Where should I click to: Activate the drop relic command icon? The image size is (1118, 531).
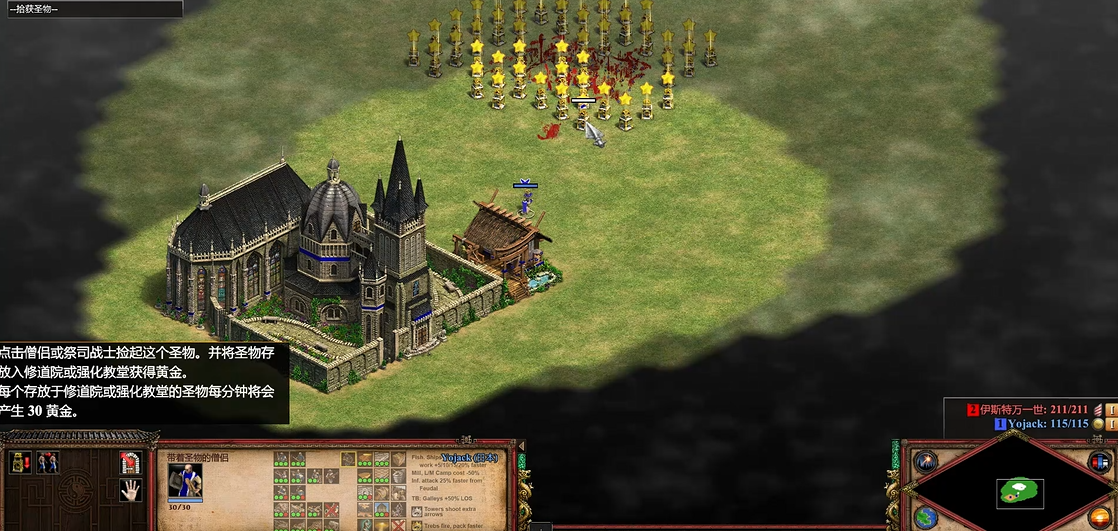(x=22, y=462)
